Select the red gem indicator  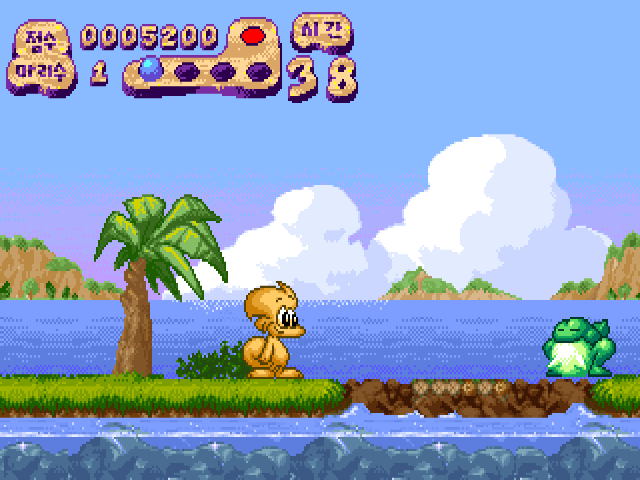tap(254, 36)
